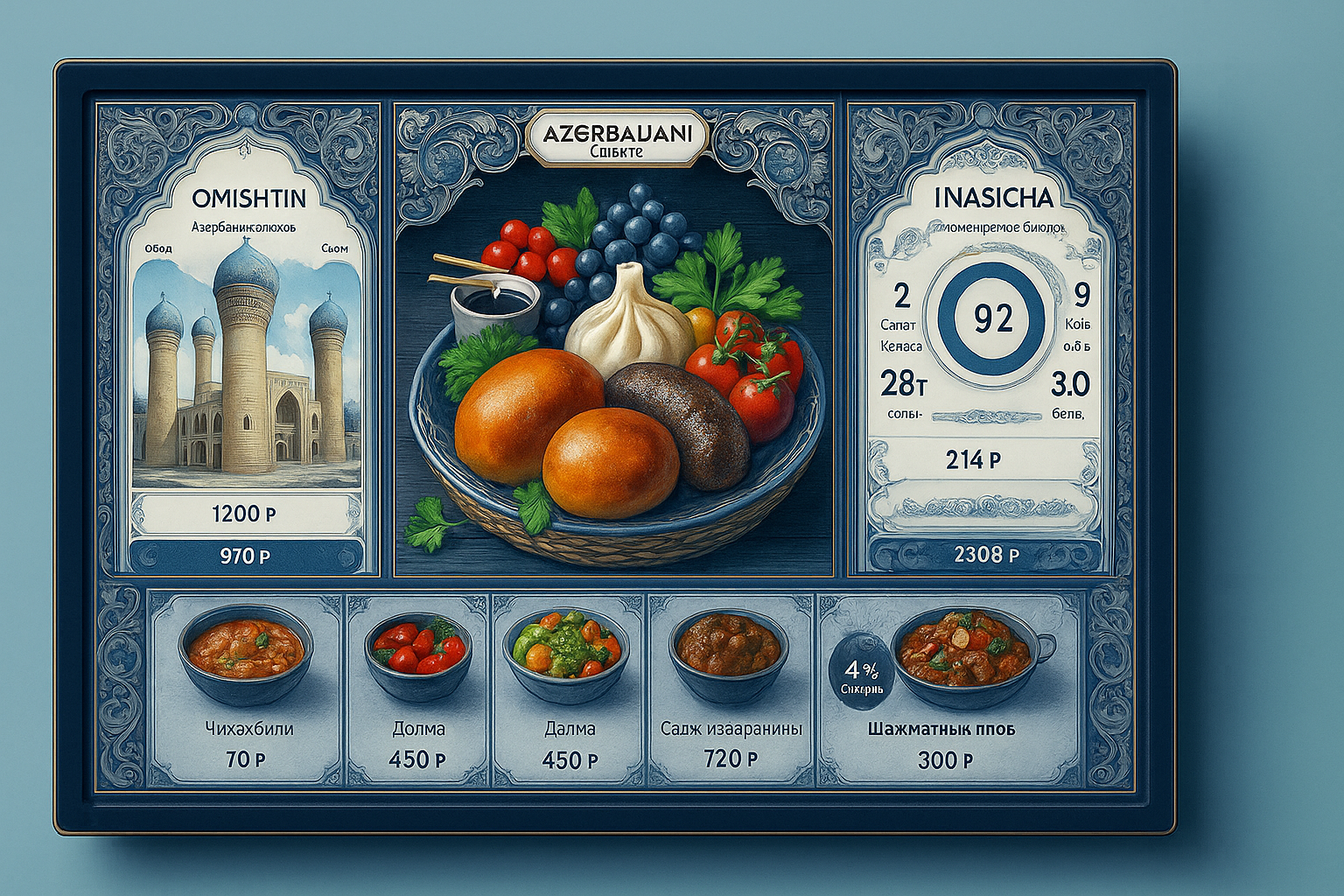Choose the Долма dish with red peppers
The height and width of the screenshot is (896, 1344).
point(418,688)
